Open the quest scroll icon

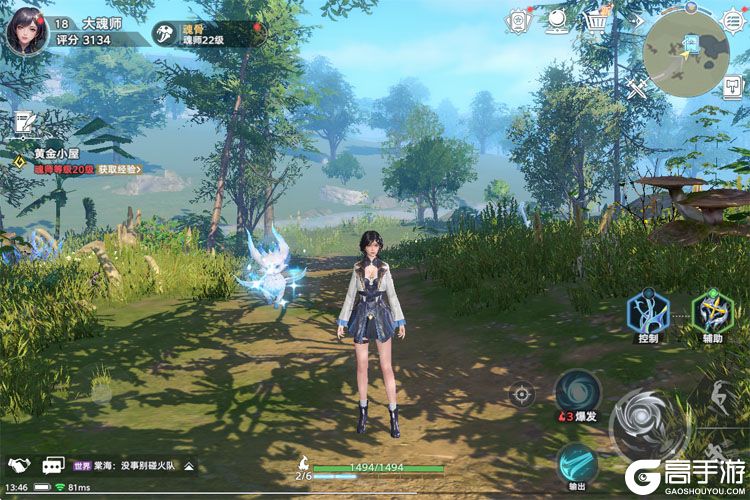tap(22, 124)
